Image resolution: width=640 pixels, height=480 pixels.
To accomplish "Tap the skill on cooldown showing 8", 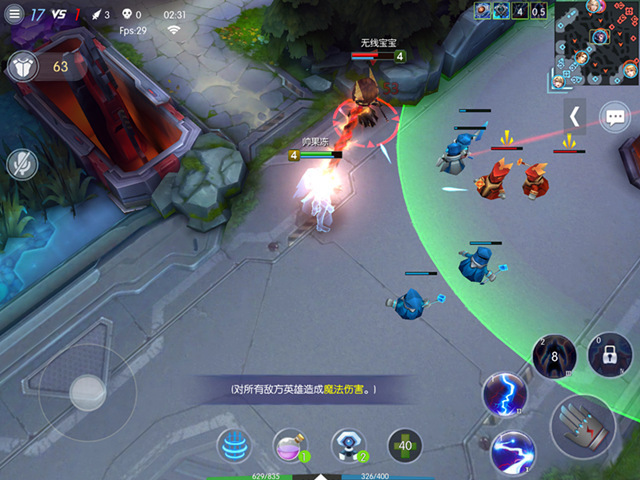I will pos(553,356).
